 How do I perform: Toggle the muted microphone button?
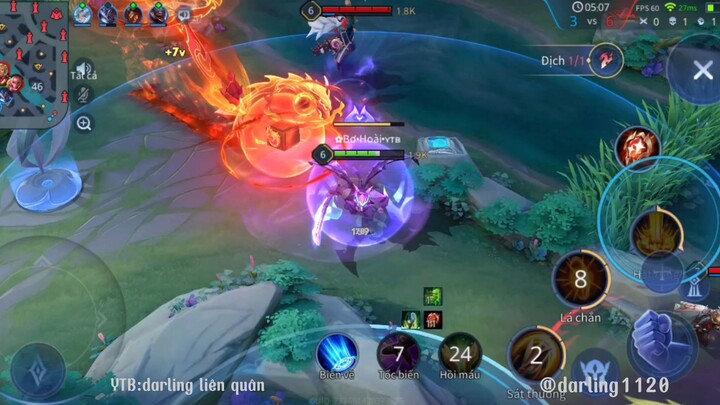click(x=84, y=95)
